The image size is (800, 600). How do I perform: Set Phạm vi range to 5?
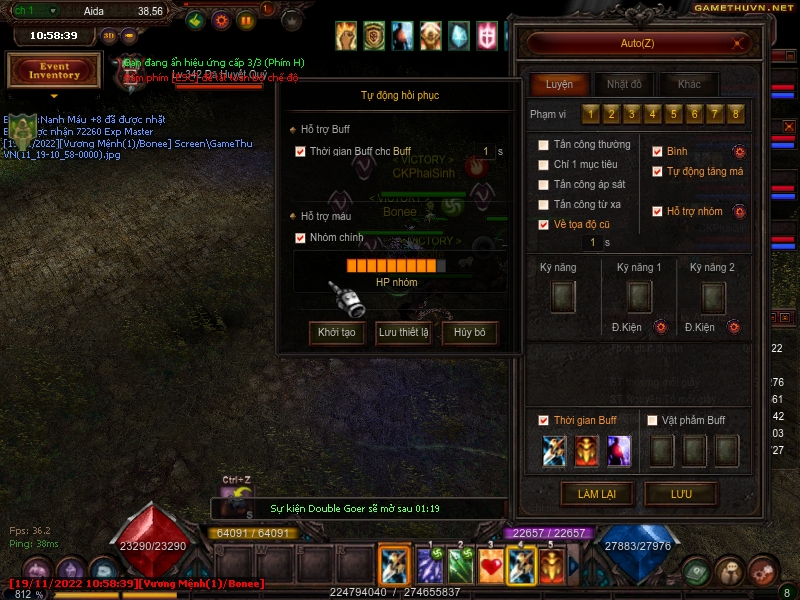[673, 114]
